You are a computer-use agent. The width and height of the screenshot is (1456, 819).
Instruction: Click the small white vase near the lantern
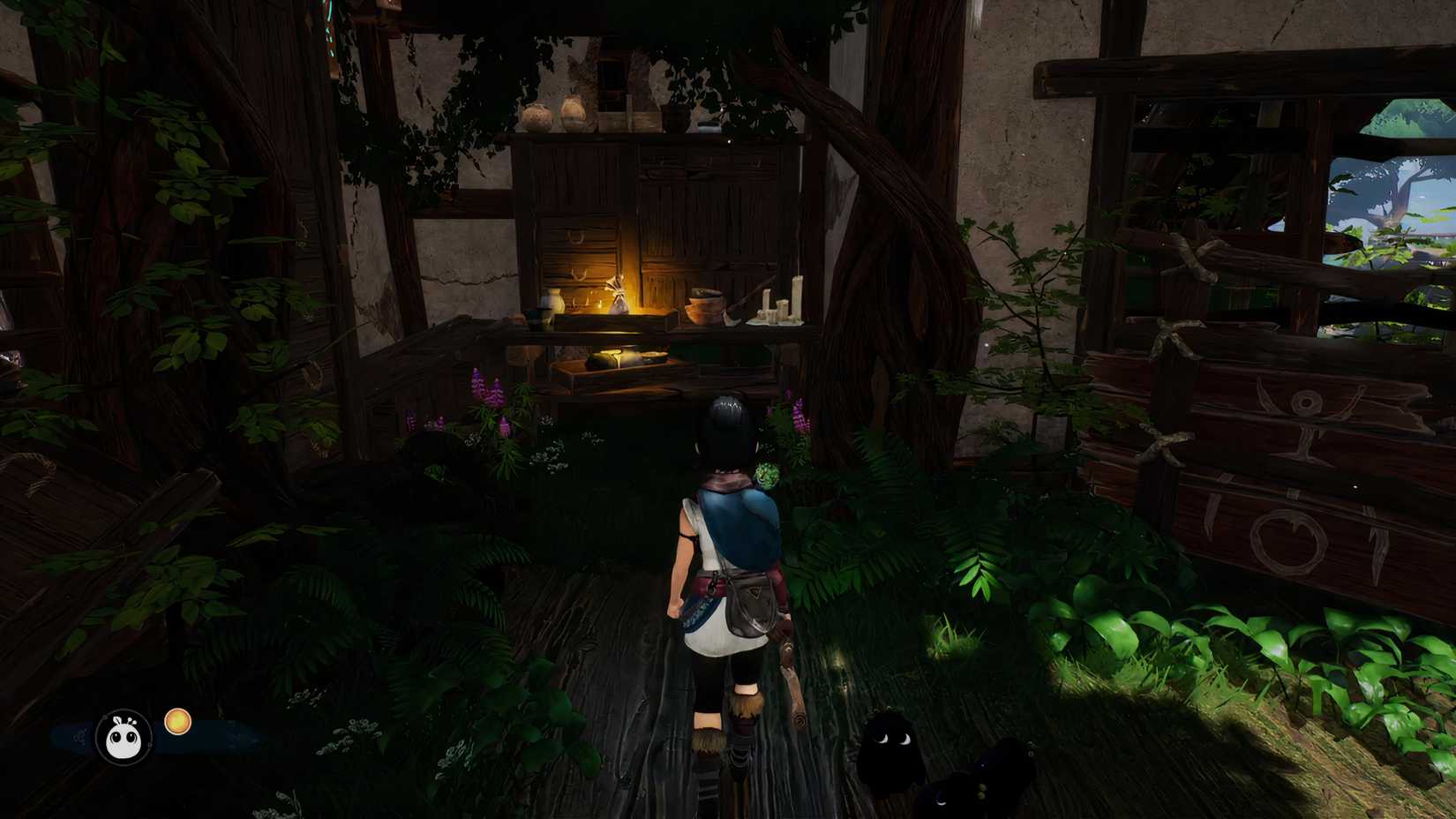tap(554, 301)
